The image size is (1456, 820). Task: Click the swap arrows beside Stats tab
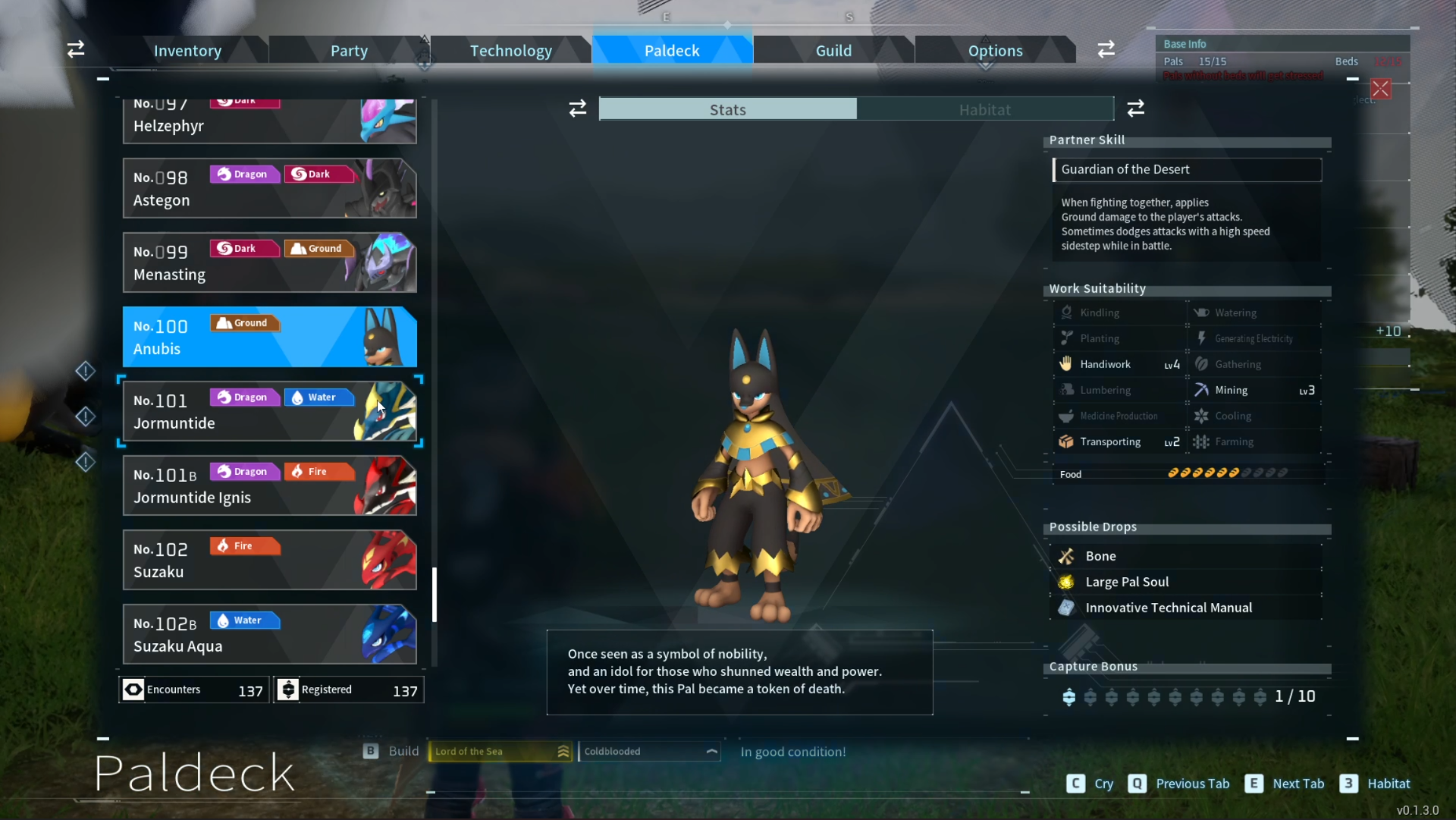[578, 108]
